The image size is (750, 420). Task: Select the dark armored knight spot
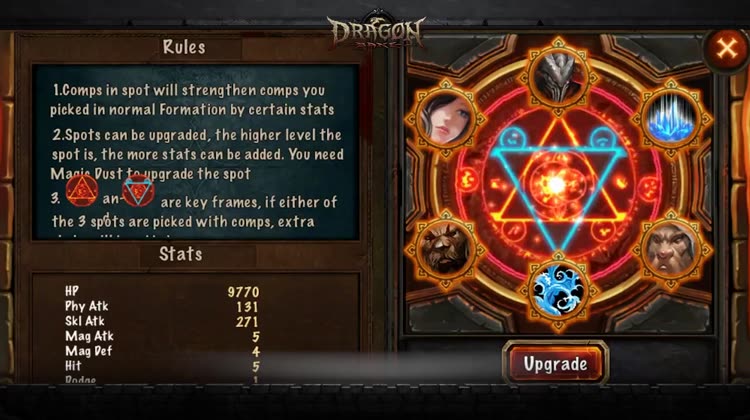coord(558,74)
